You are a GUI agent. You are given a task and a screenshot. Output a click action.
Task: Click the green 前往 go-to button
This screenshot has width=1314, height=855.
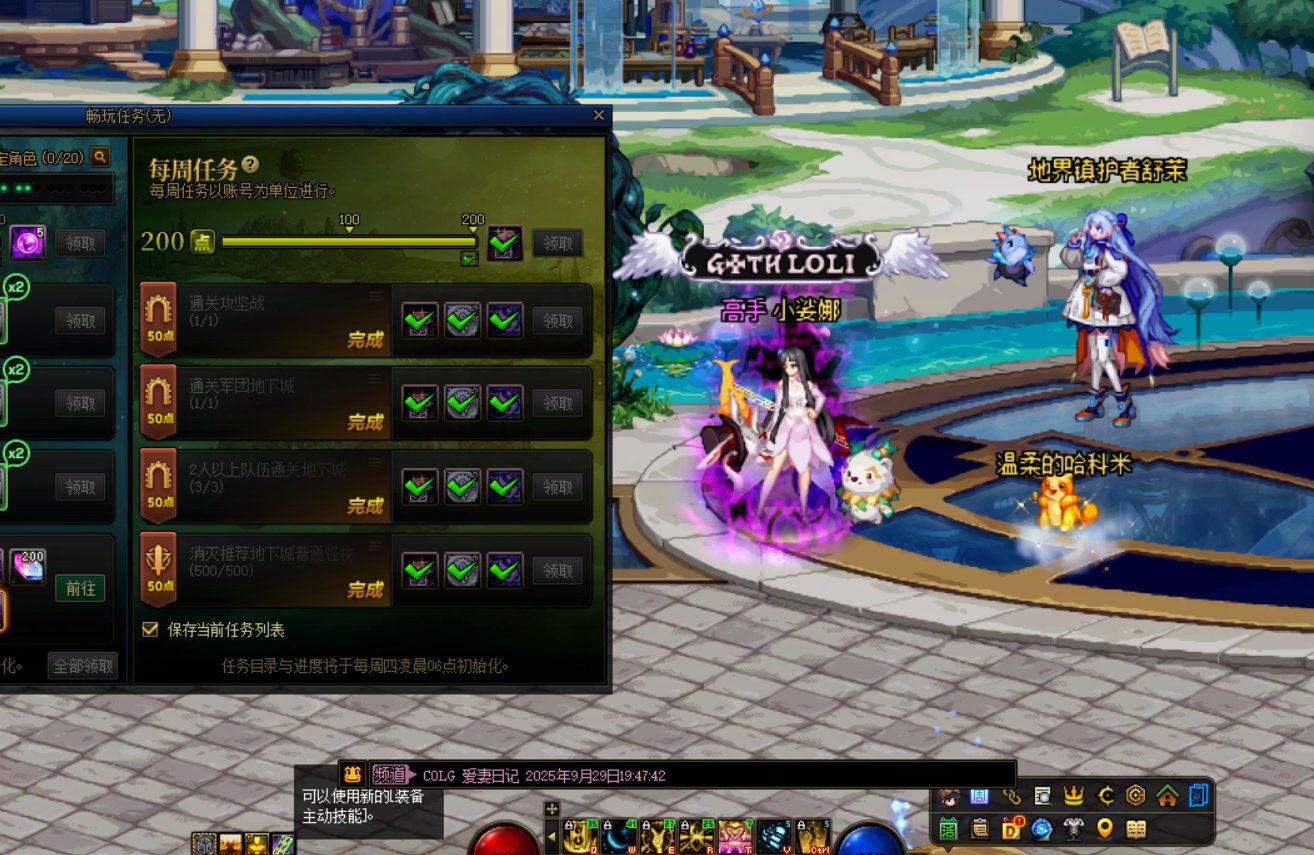pyautogui.click(x=80, y=588)
